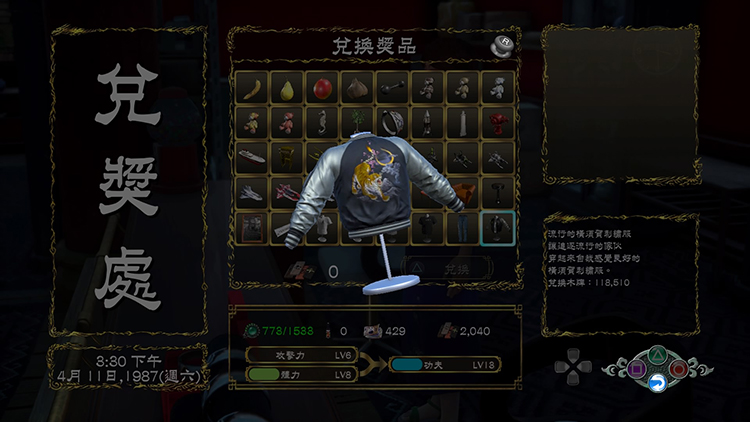Select the seahorse figurine slot

pos(322,123)
